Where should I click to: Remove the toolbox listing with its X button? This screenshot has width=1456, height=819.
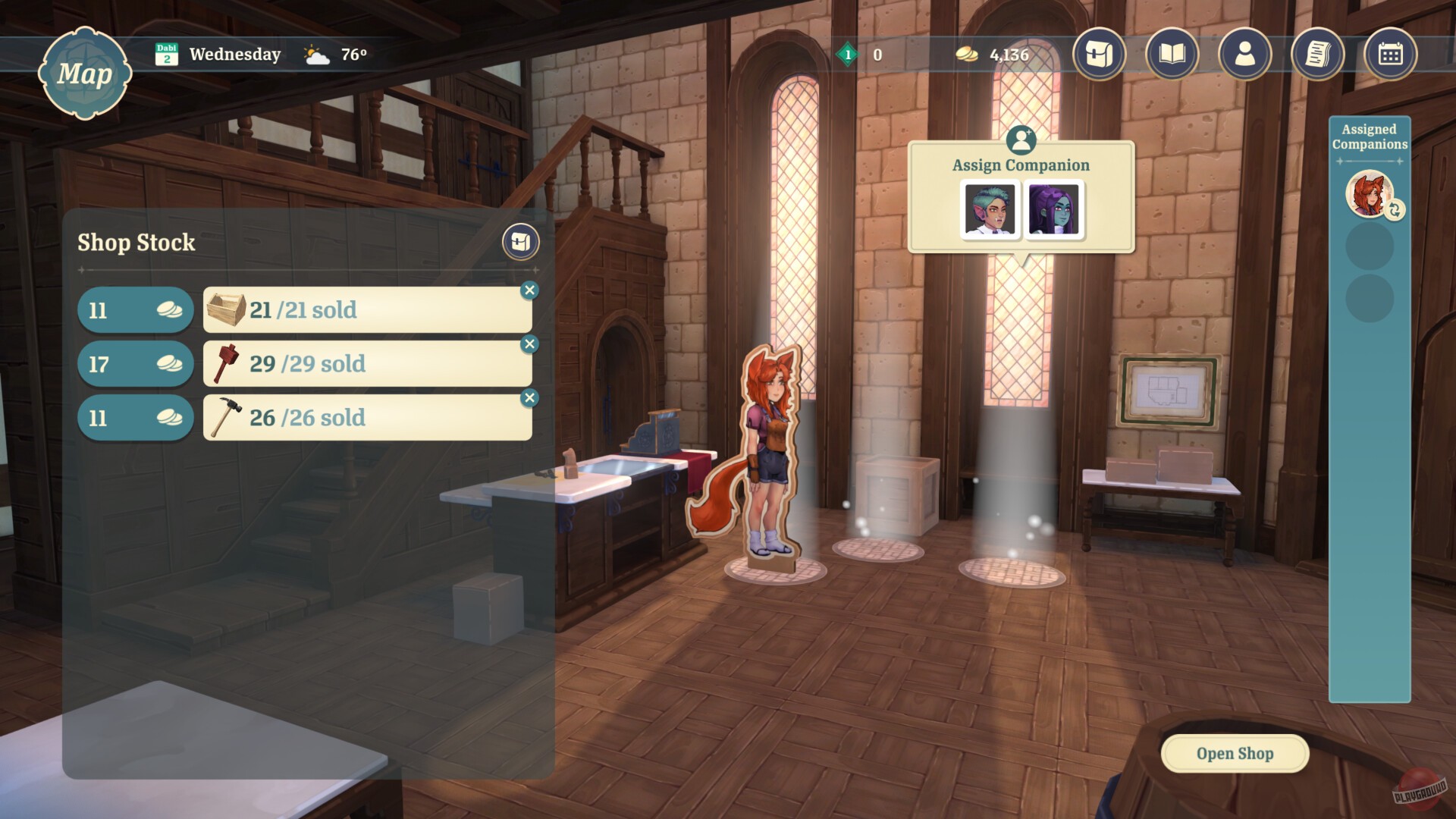coord(530,289)
